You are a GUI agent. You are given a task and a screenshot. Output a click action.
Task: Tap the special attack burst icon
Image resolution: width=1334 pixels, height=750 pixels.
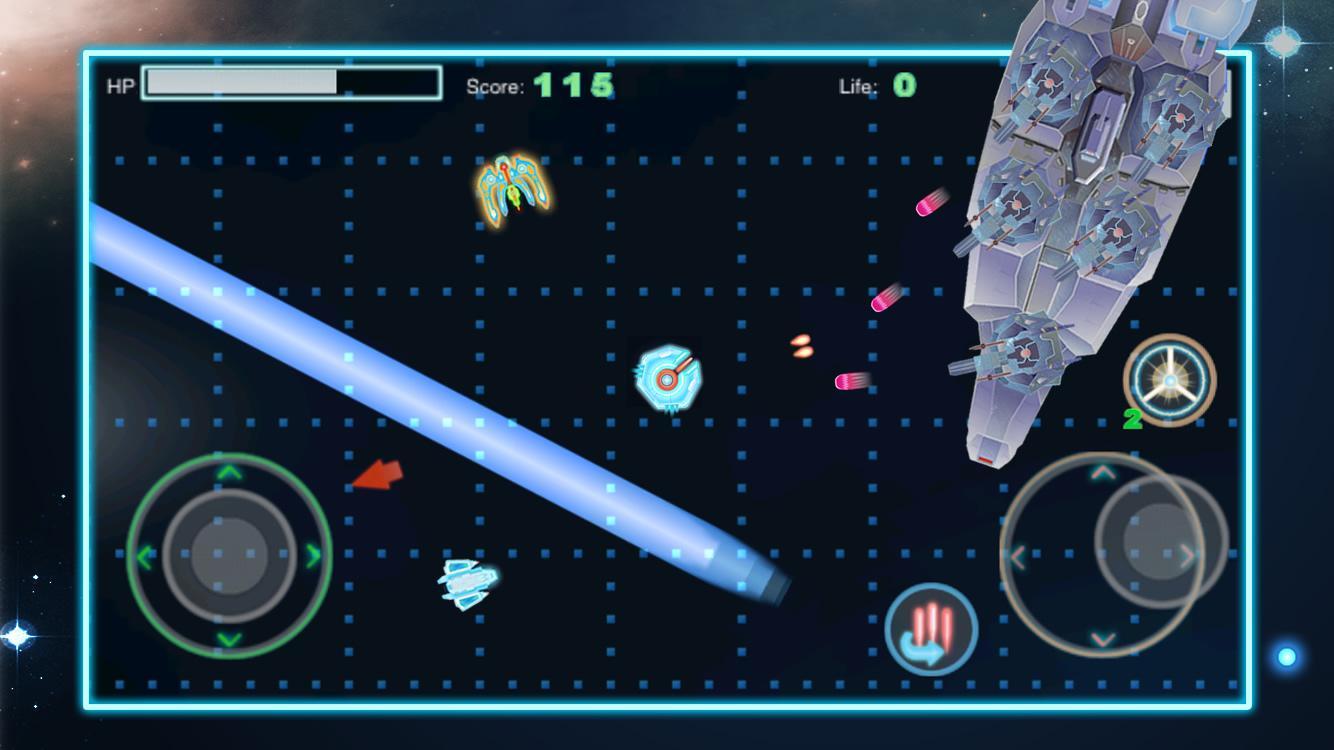coord(931,629)
